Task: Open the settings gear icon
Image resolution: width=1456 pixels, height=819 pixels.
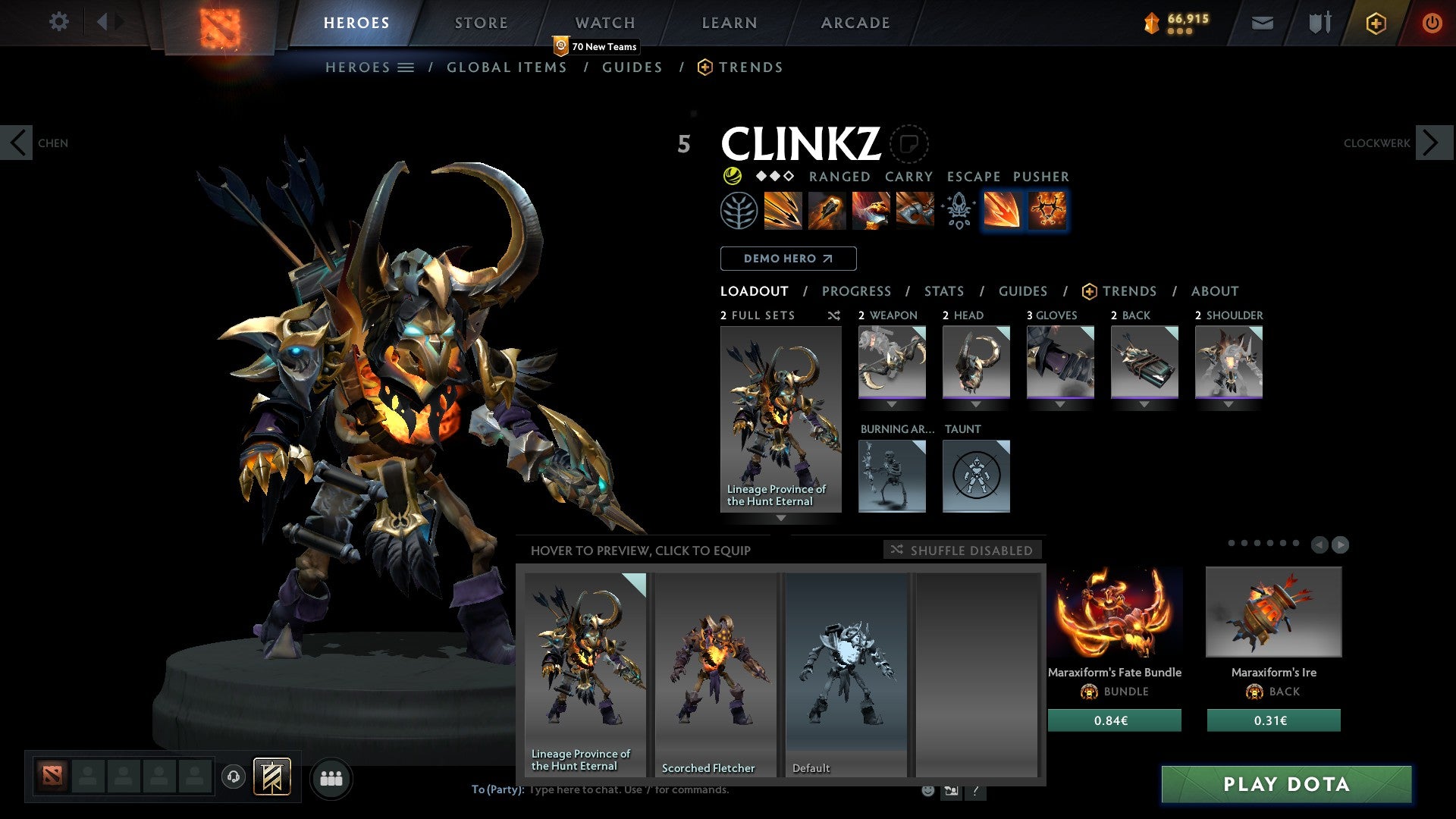Action: 58,22
